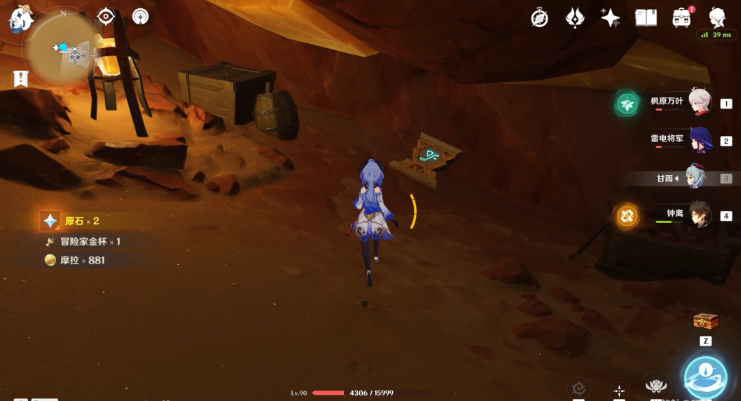Viewport: 741px width, 401px height.
Task: Use the treasure chest gadget icon
Action: pyautogui.click(x=705, y=321)
